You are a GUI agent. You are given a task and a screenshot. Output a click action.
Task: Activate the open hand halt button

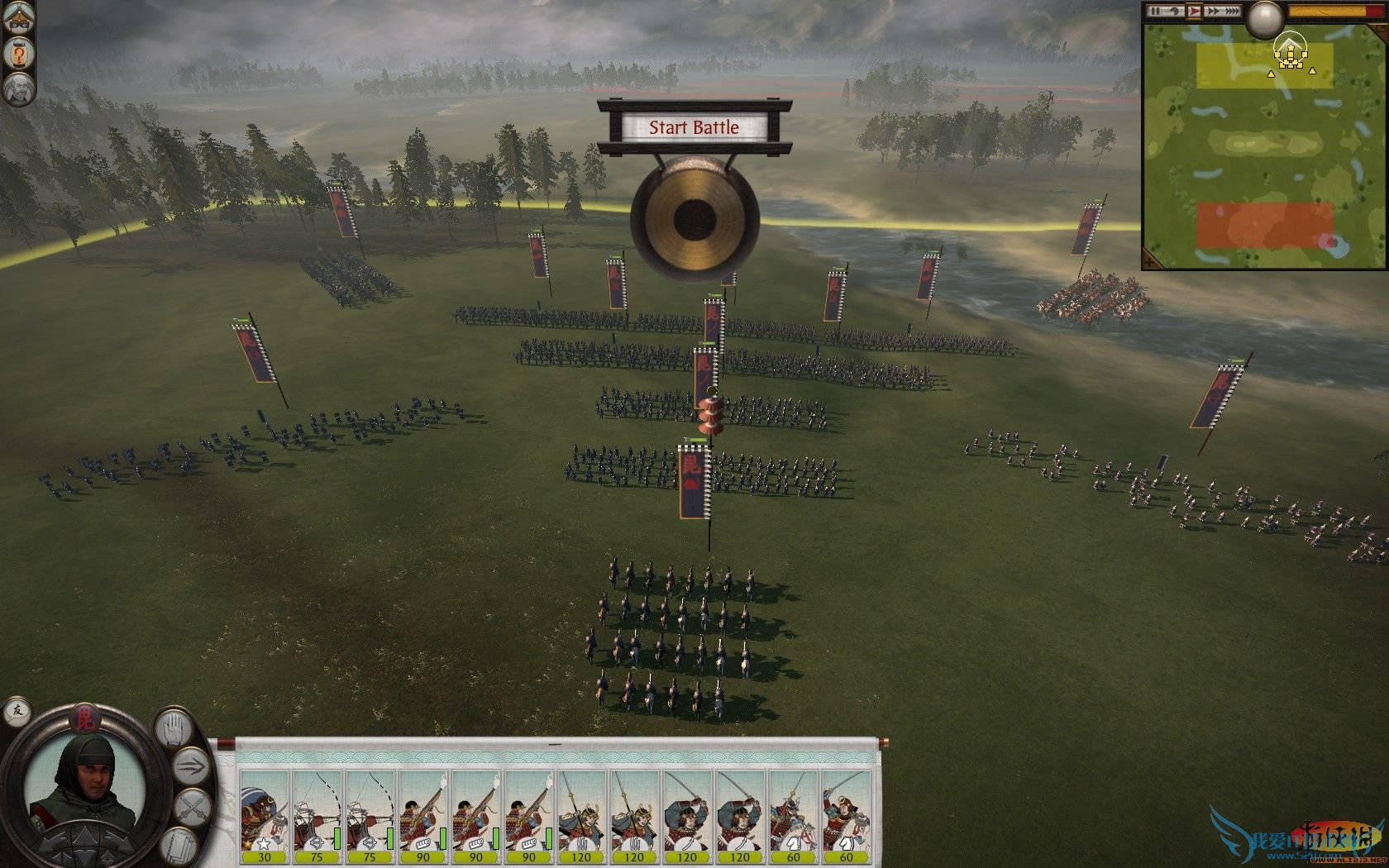click(x=175, y=730)
